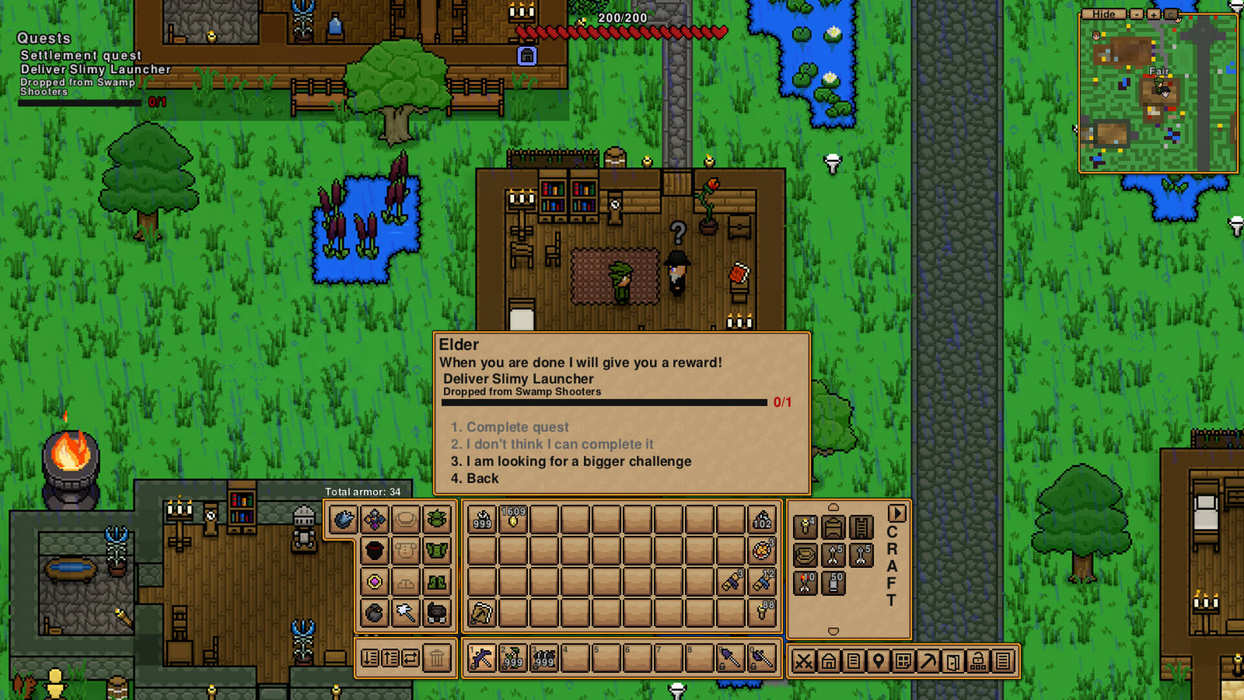Zoom in the minimap with plus button
Viewport: 1244px width, 700px height.
(x=1153, y=14)
